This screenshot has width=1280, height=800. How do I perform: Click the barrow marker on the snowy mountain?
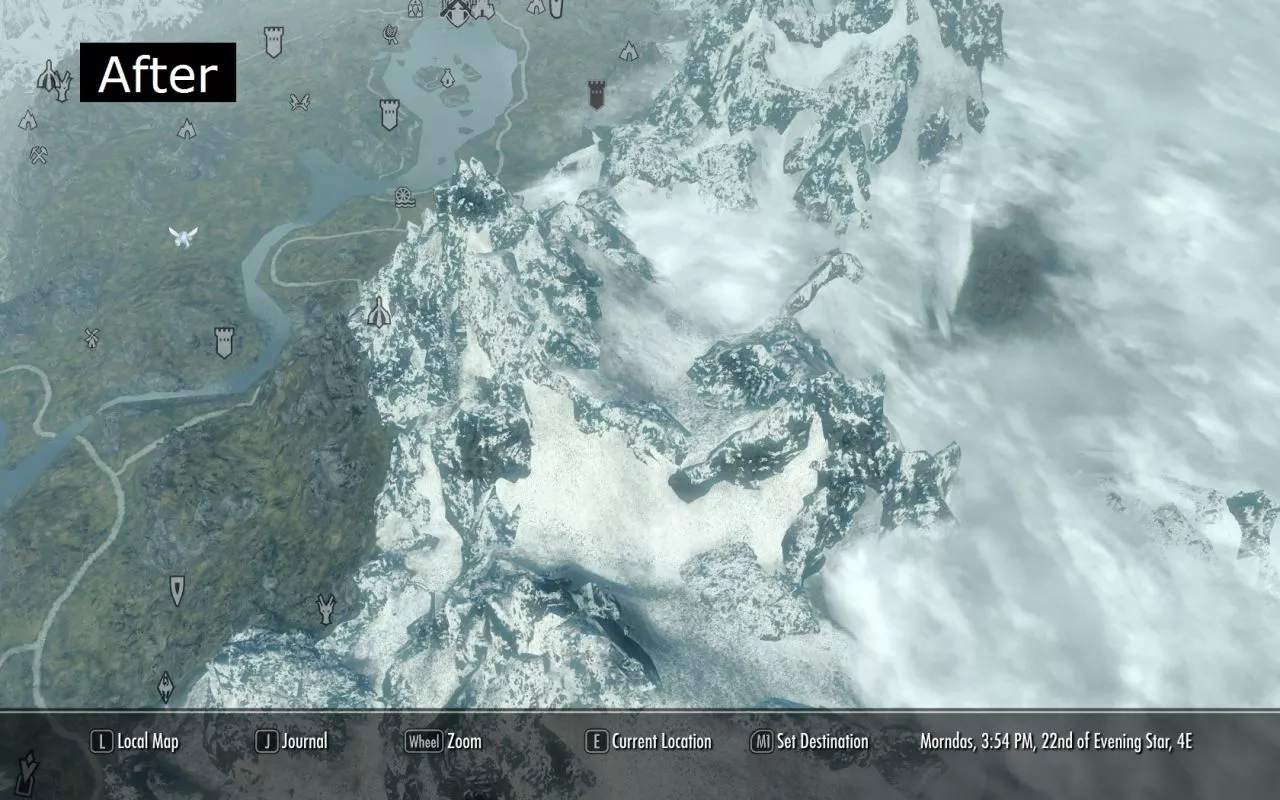point(378,313)
